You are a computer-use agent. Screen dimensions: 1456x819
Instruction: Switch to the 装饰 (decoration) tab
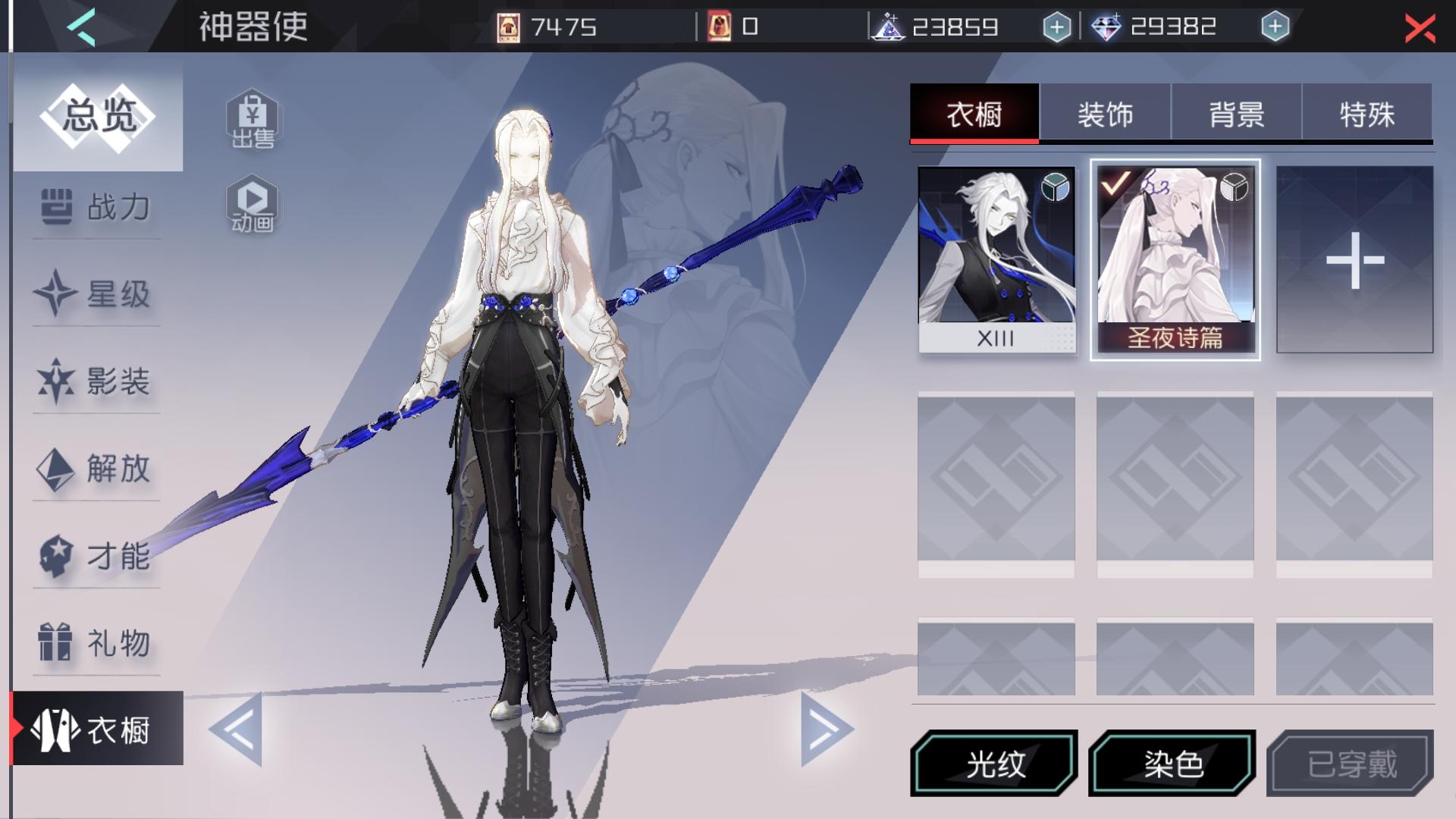click(1106, 114)
